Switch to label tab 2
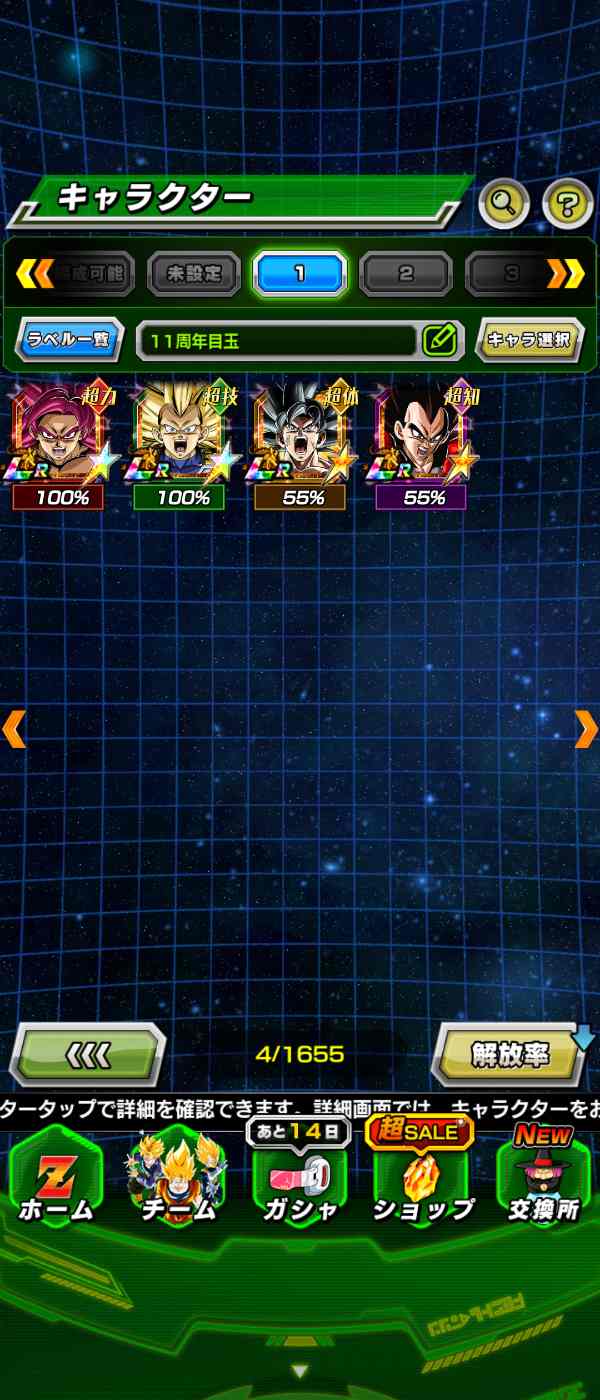Image resolution: width=600 pixels, height=1400 pixels. coord(405,273)
